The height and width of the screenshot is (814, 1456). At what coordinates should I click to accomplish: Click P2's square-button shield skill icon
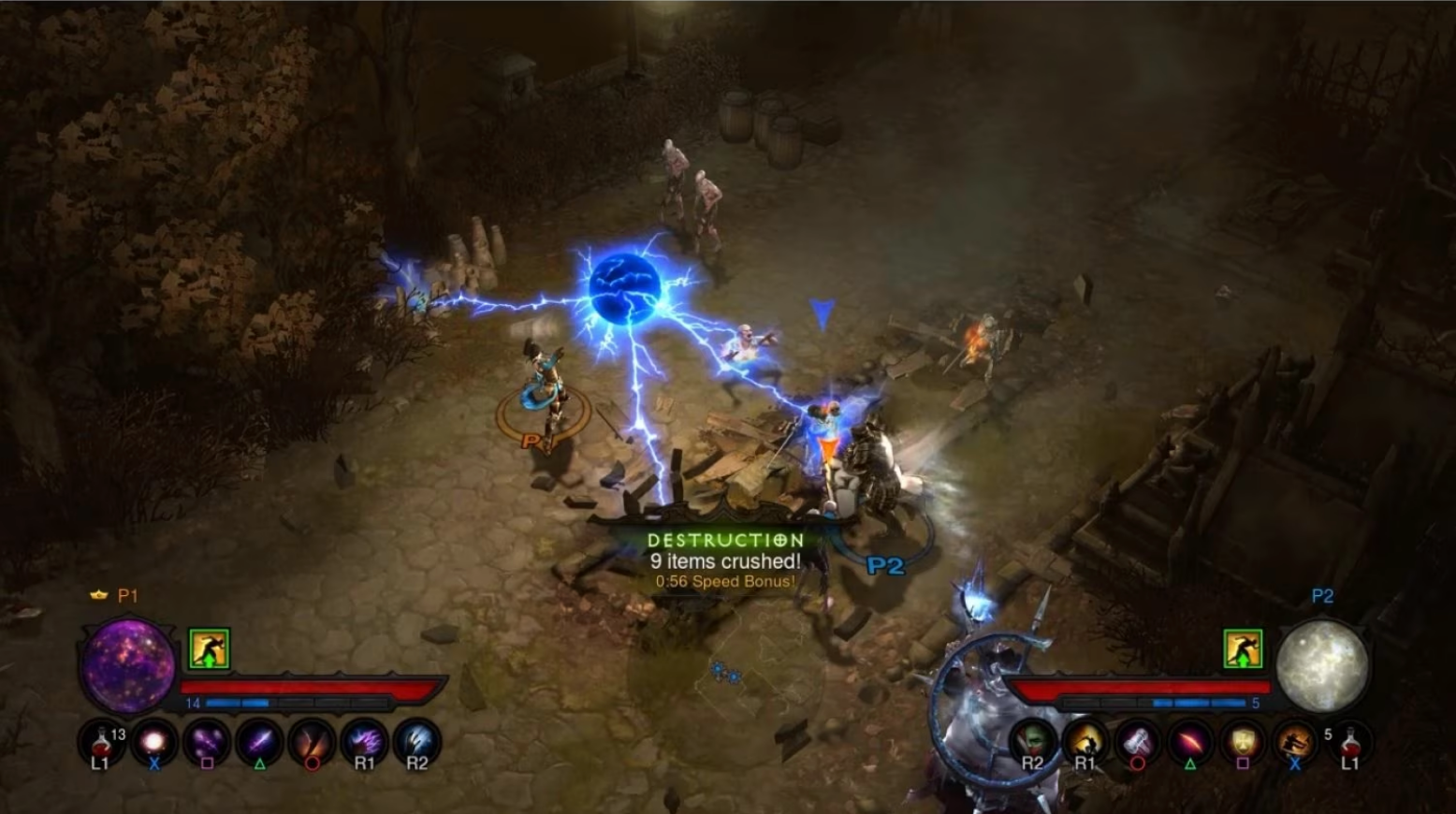pyautogui.click(x=1242, y=742)
